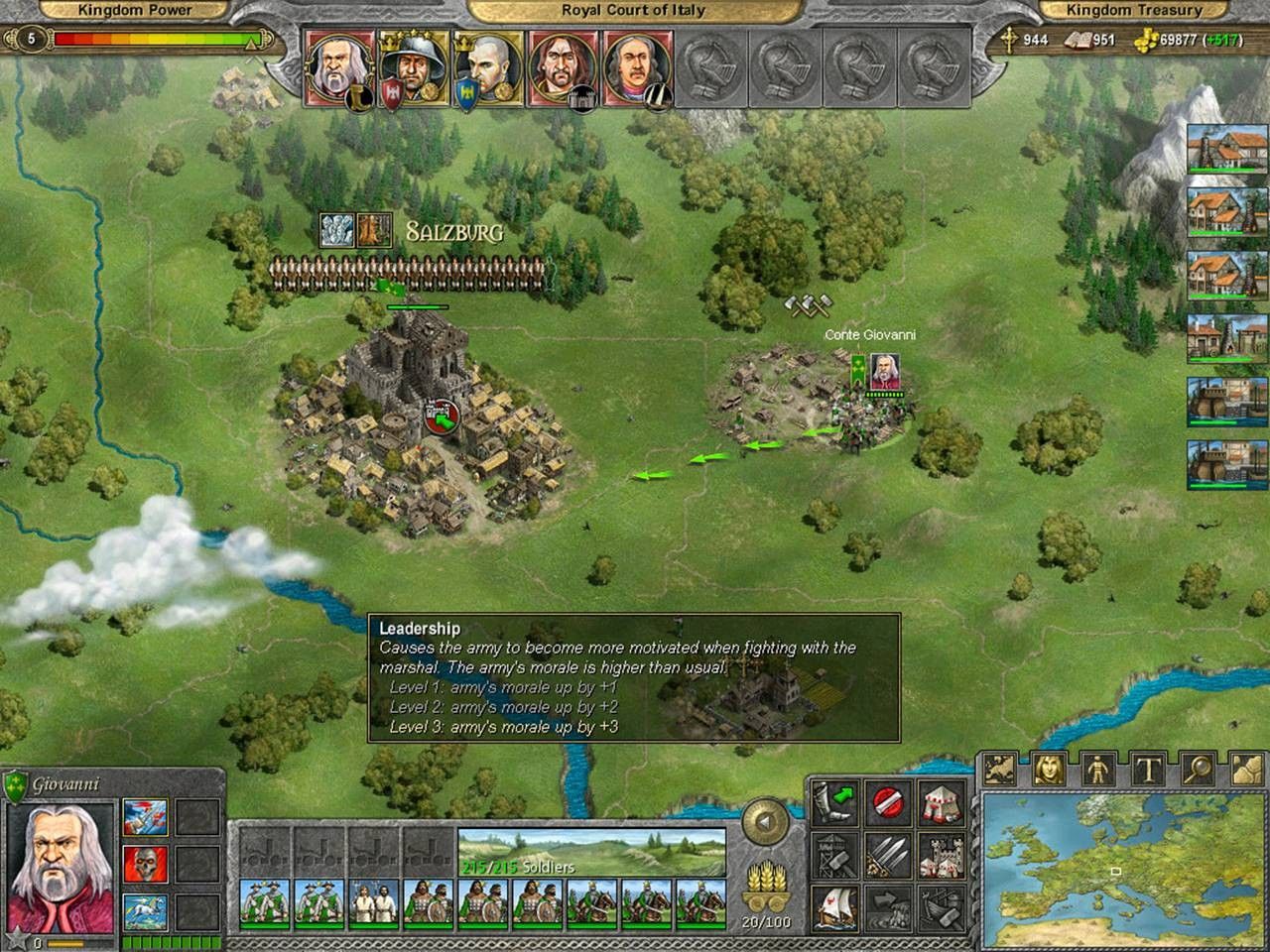Viewport: 1270px width, 952px height.
Task: Click the round gold arrow button beside army panel
Action: [x=764, y=822]
